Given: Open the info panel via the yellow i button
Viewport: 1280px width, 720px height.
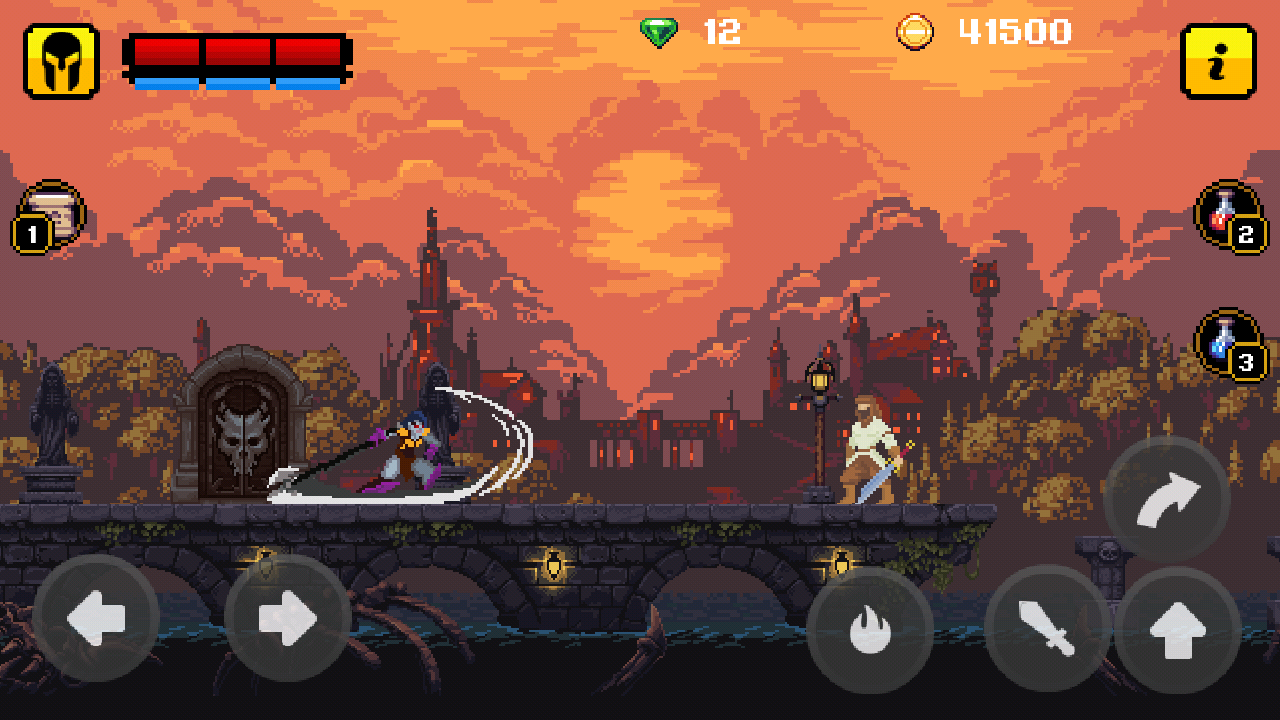Looking at the screenshot, I should [1217, 60].
